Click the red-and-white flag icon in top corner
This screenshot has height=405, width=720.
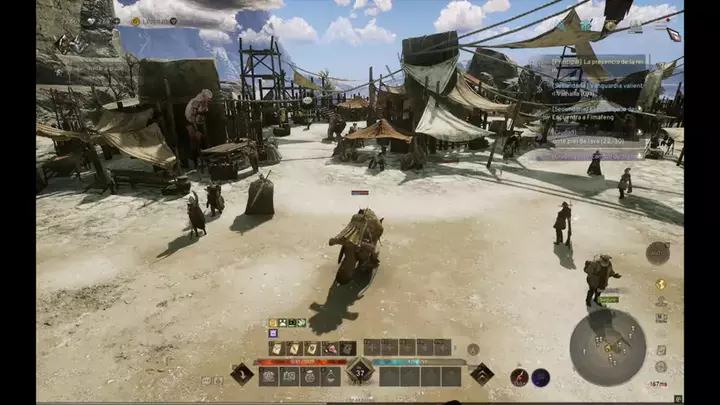click(x=673, y=34)
